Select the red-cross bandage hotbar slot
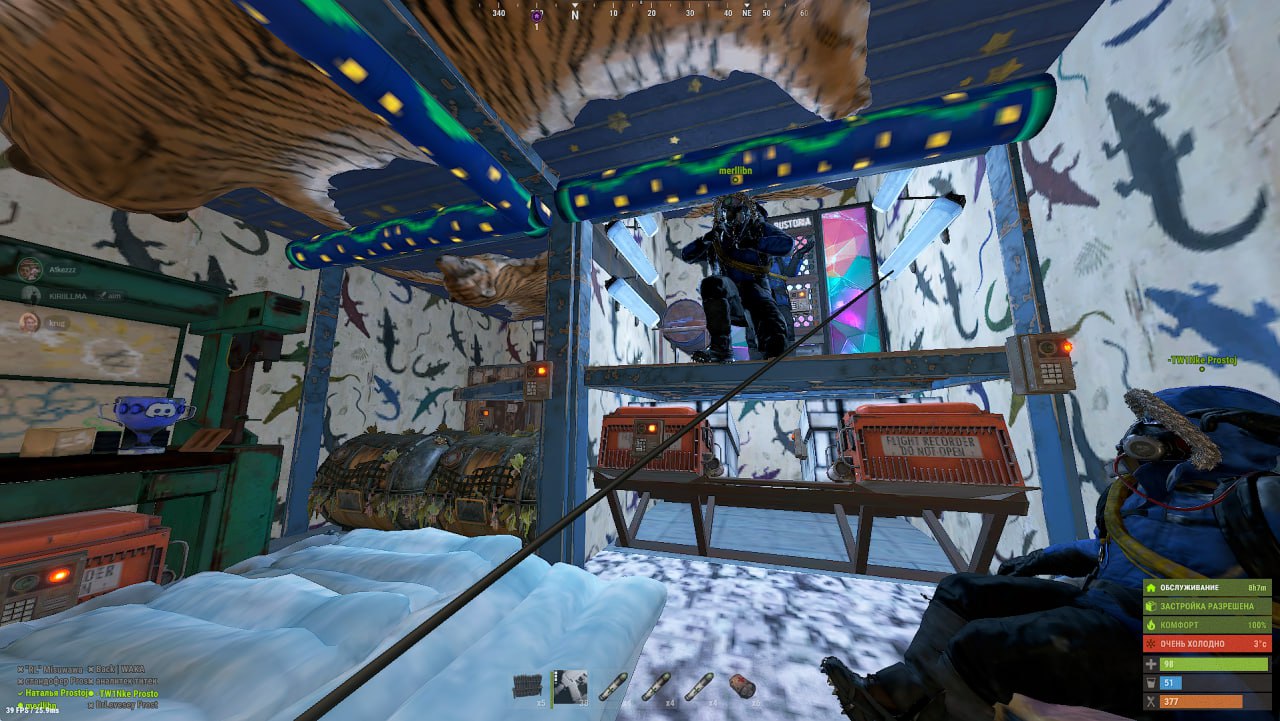 tap(741, 686)
